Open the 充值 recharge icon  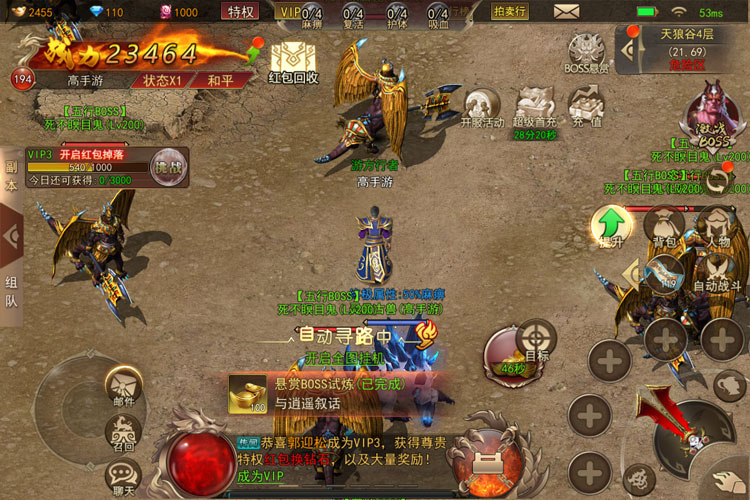pyautogui.click(x=585, y=108)
